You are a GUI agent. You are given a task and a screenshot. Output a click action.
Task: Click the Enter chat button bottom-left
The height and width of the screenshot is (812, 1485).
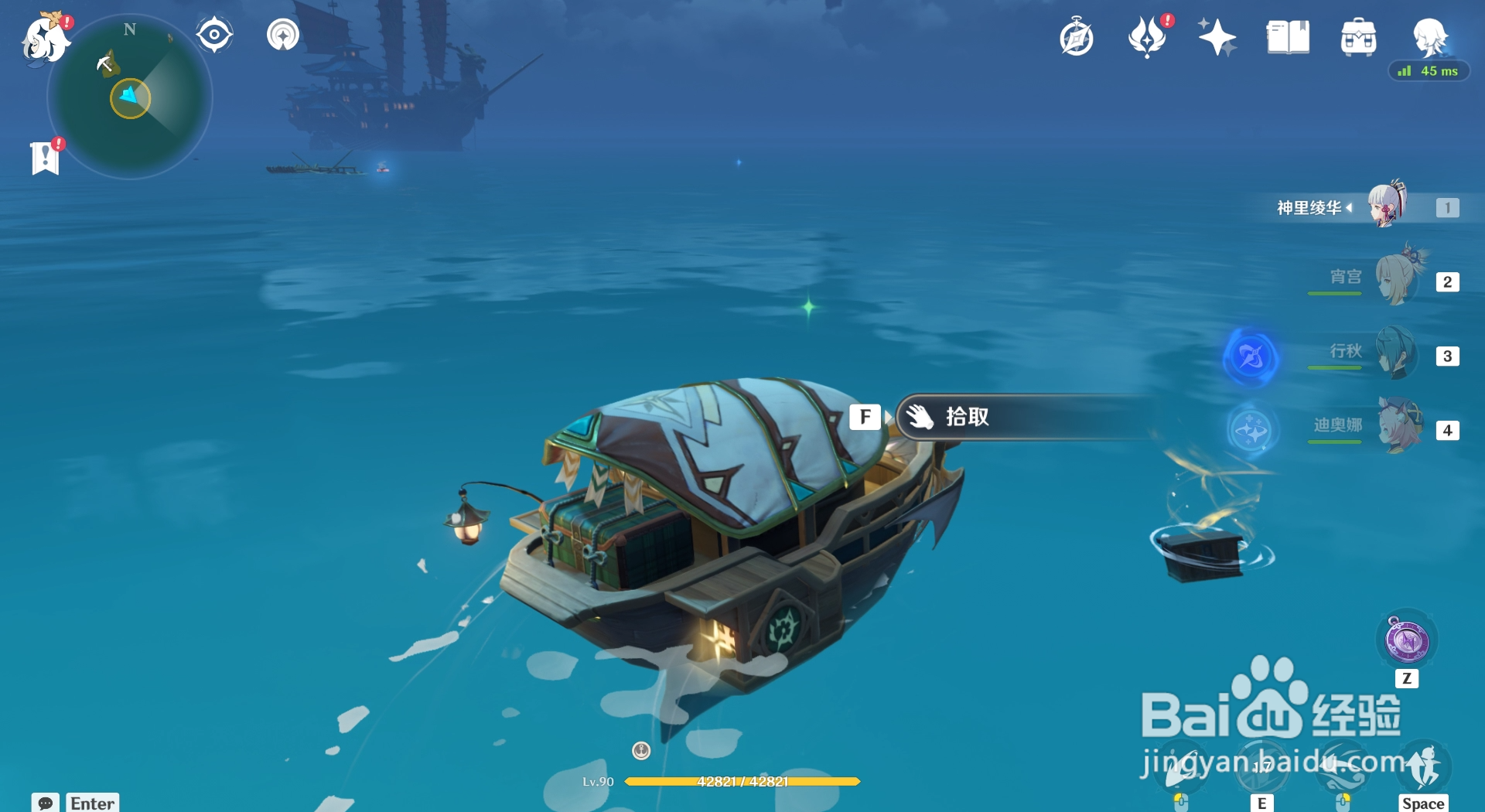[x=92, y=803]
